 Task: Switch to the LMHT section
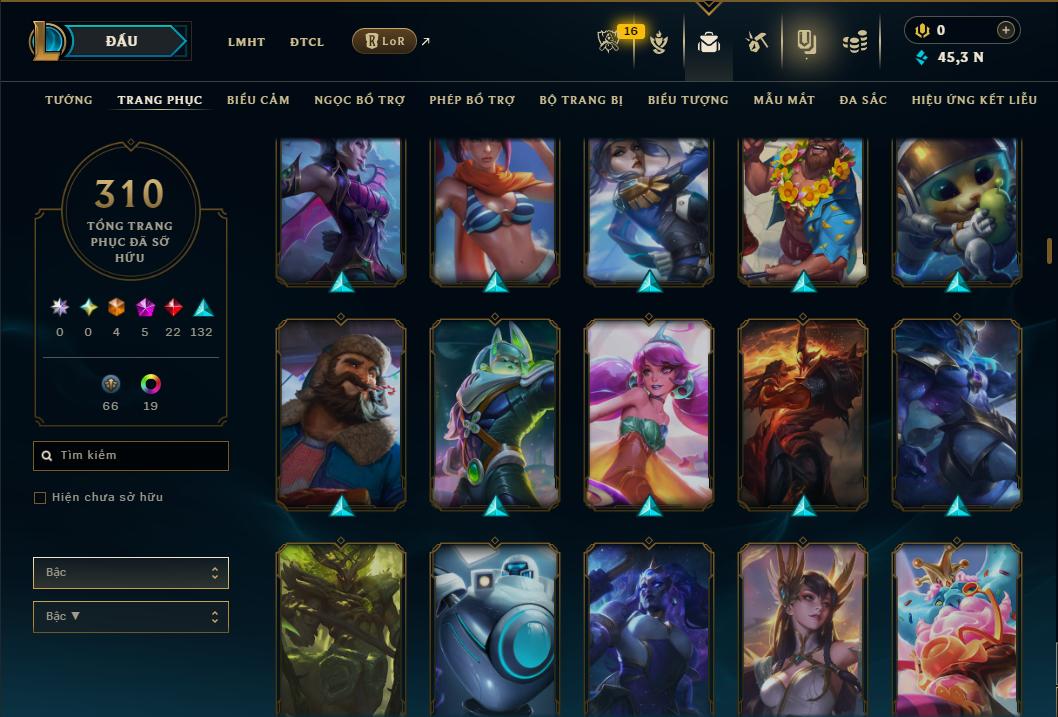(246, 42)
